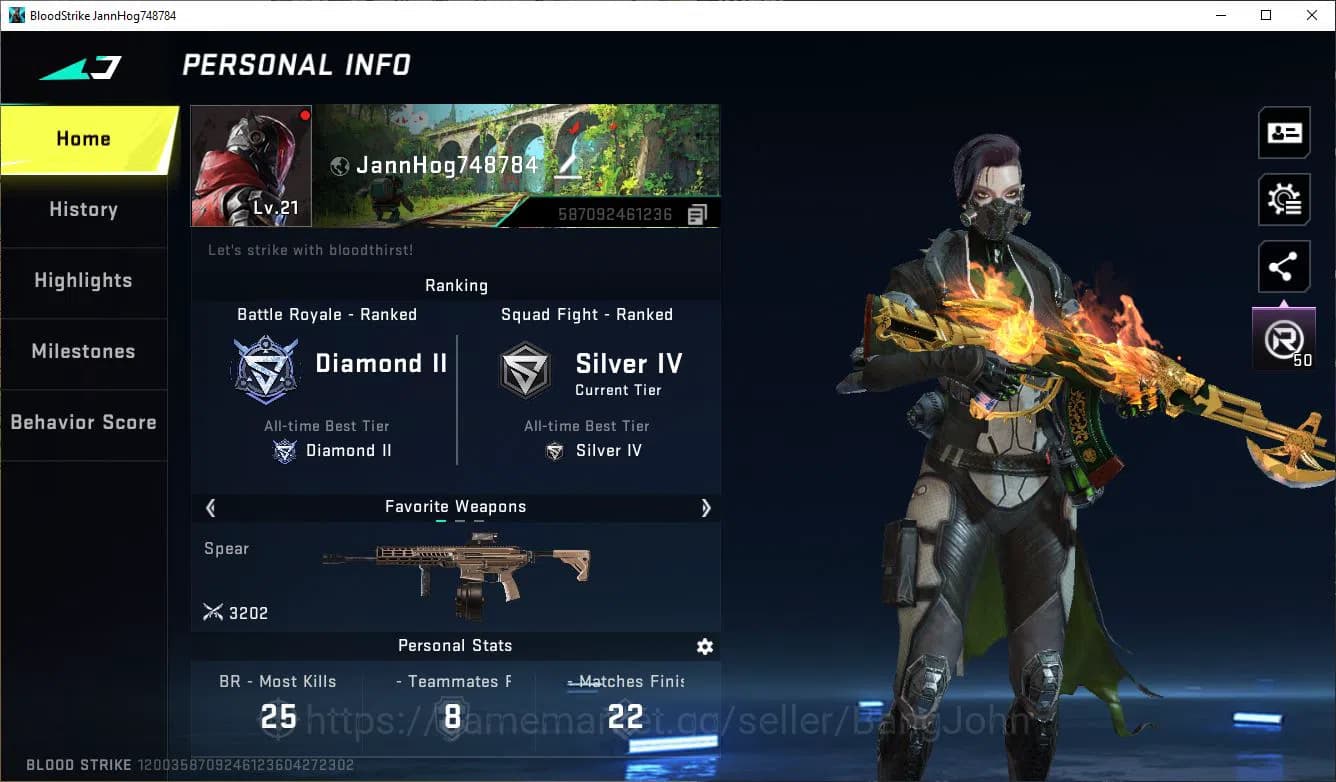This screenshot has width=1336, height=782.
Task: Click the globe icon beside JannHog748784
Action: click(x=339, y=166)
